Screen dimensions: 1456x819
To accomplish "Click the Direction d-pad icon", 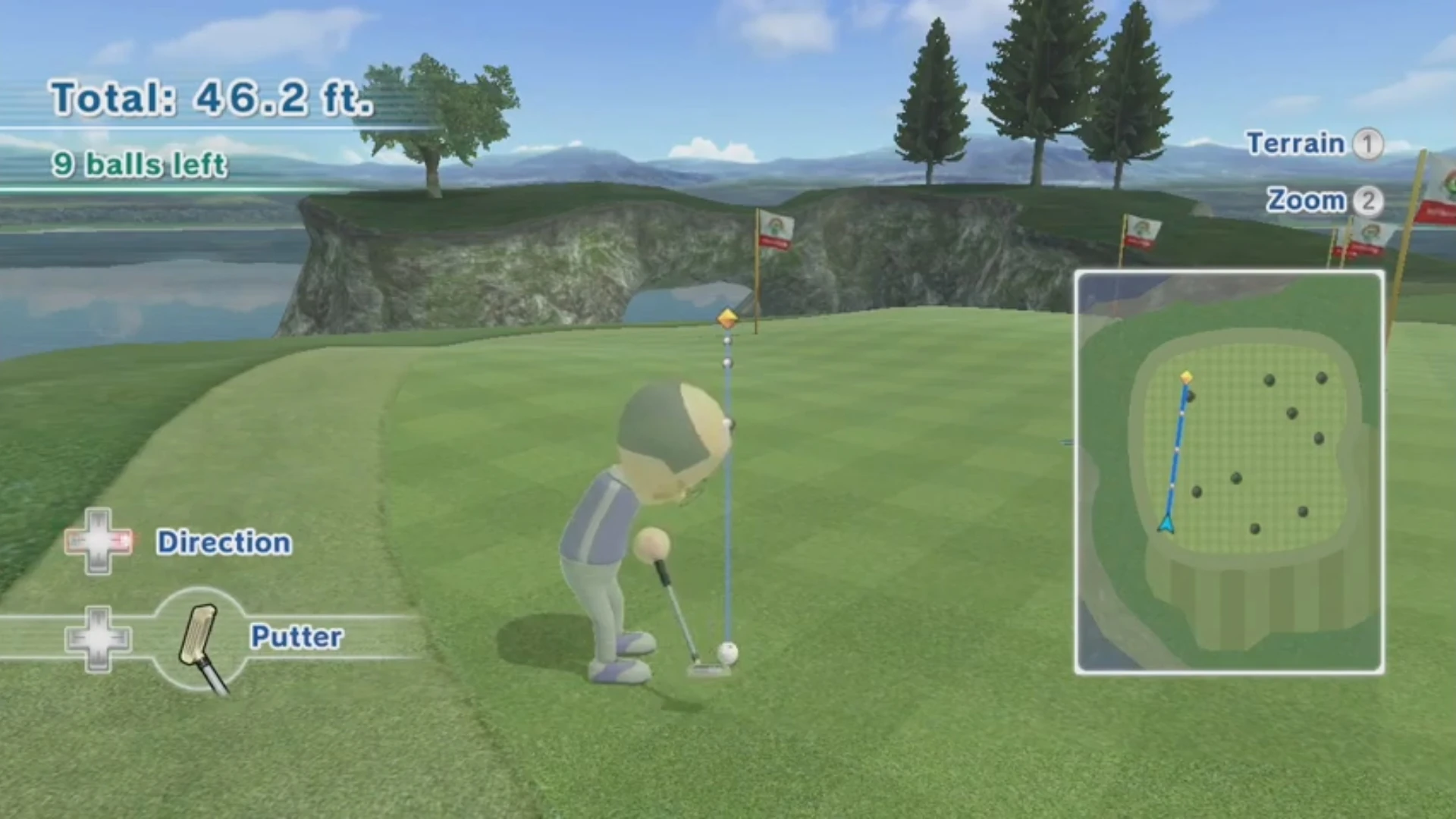I will click(x=99, y=542).
